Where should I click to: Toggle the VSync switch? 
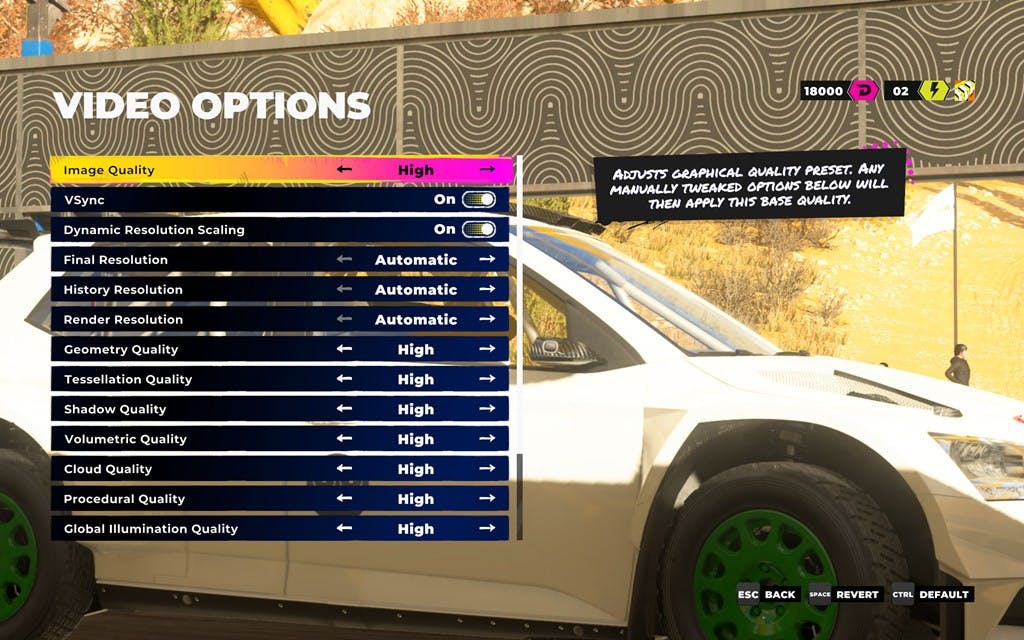[x=479, y=200]
